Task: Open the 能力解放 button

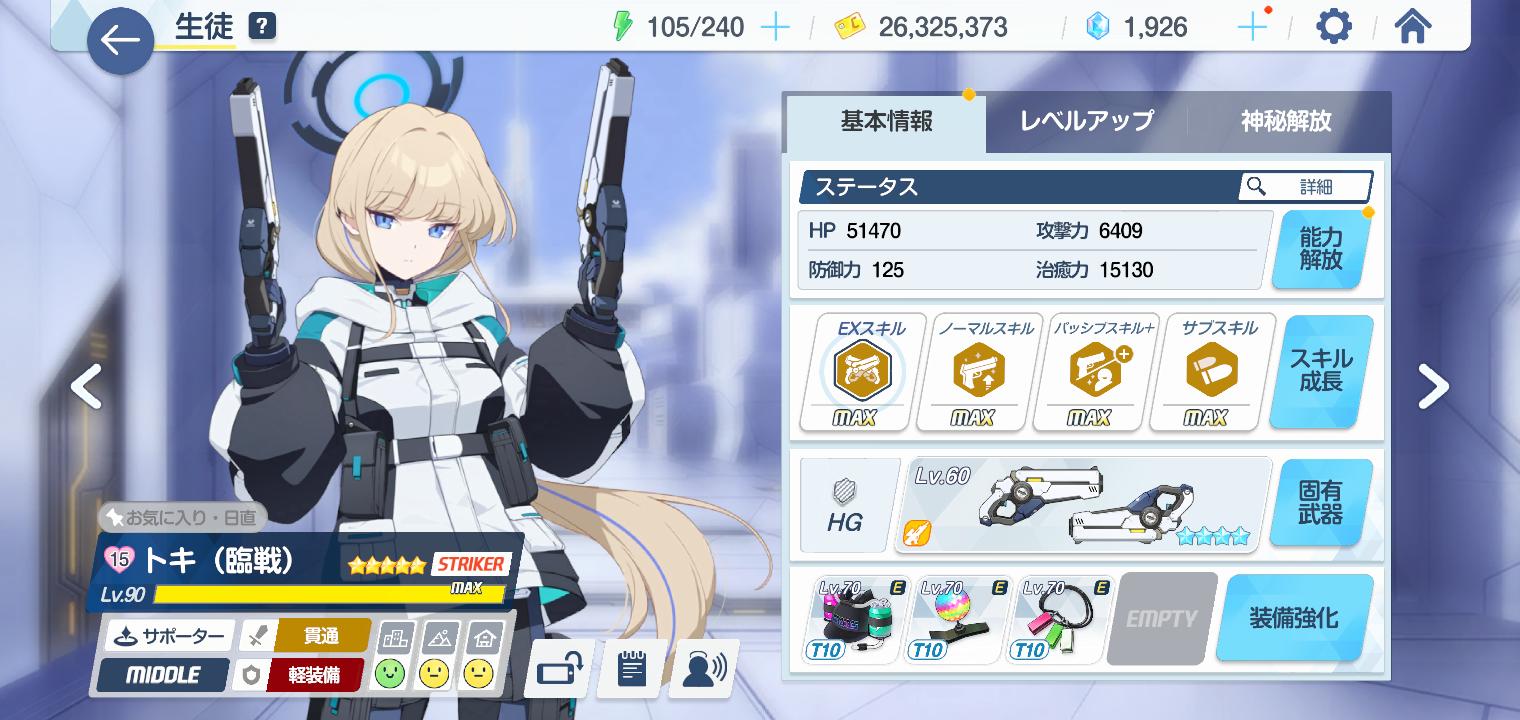Action: [1320, 250]
